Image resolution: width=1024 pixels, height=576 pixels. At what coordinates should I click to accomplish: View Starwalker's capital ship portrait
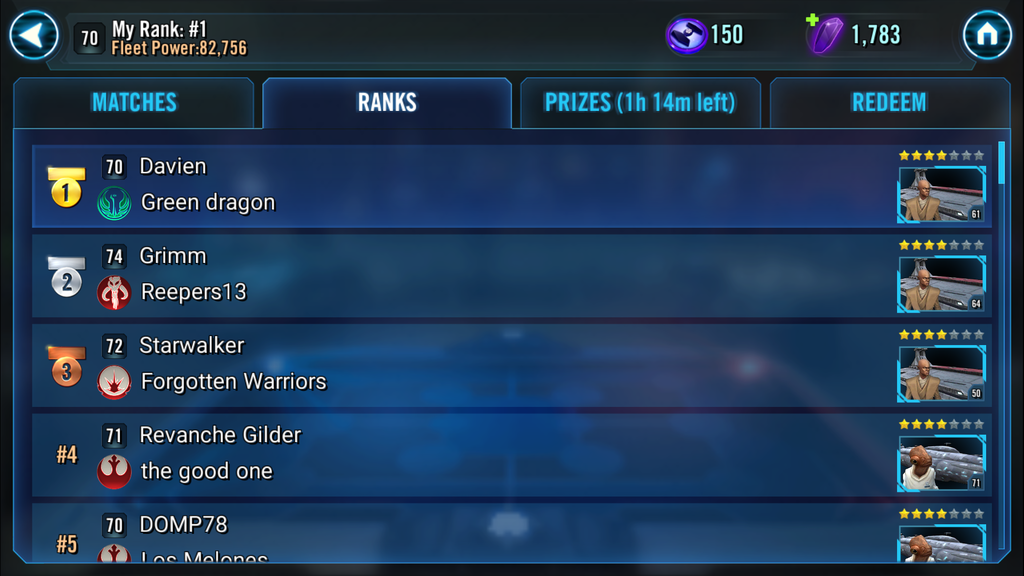941,374
